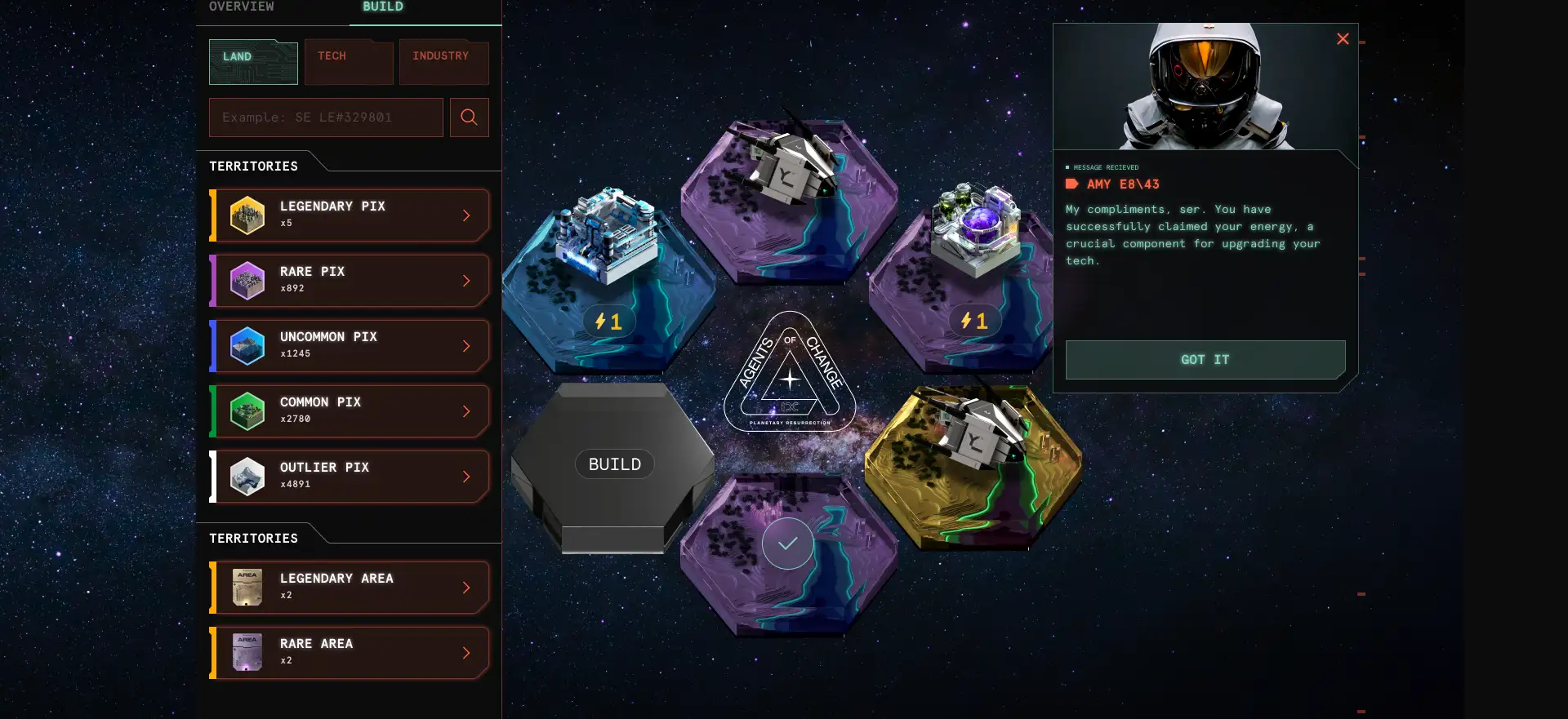Close the Amy E8\43 message panel
Viewport: 1568px width, 719px height.
point(1343,39)
